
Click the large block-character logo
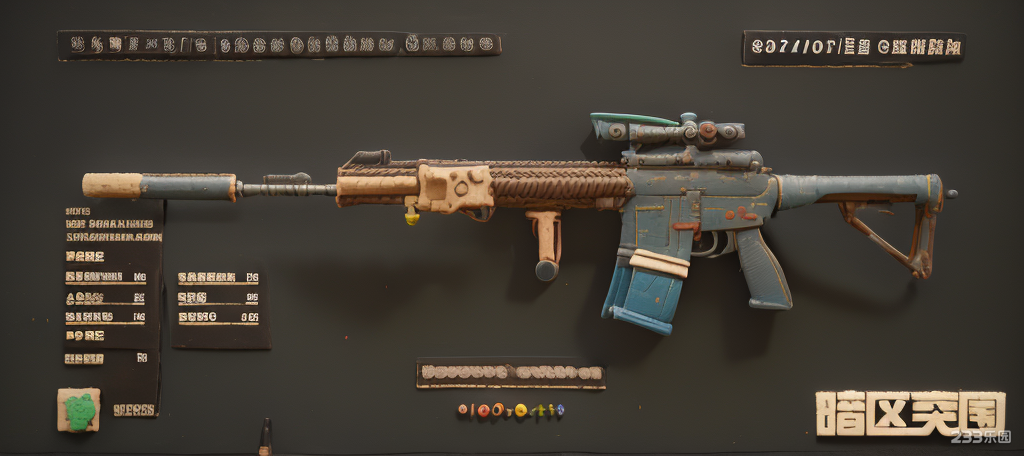(x=908, y=413)
